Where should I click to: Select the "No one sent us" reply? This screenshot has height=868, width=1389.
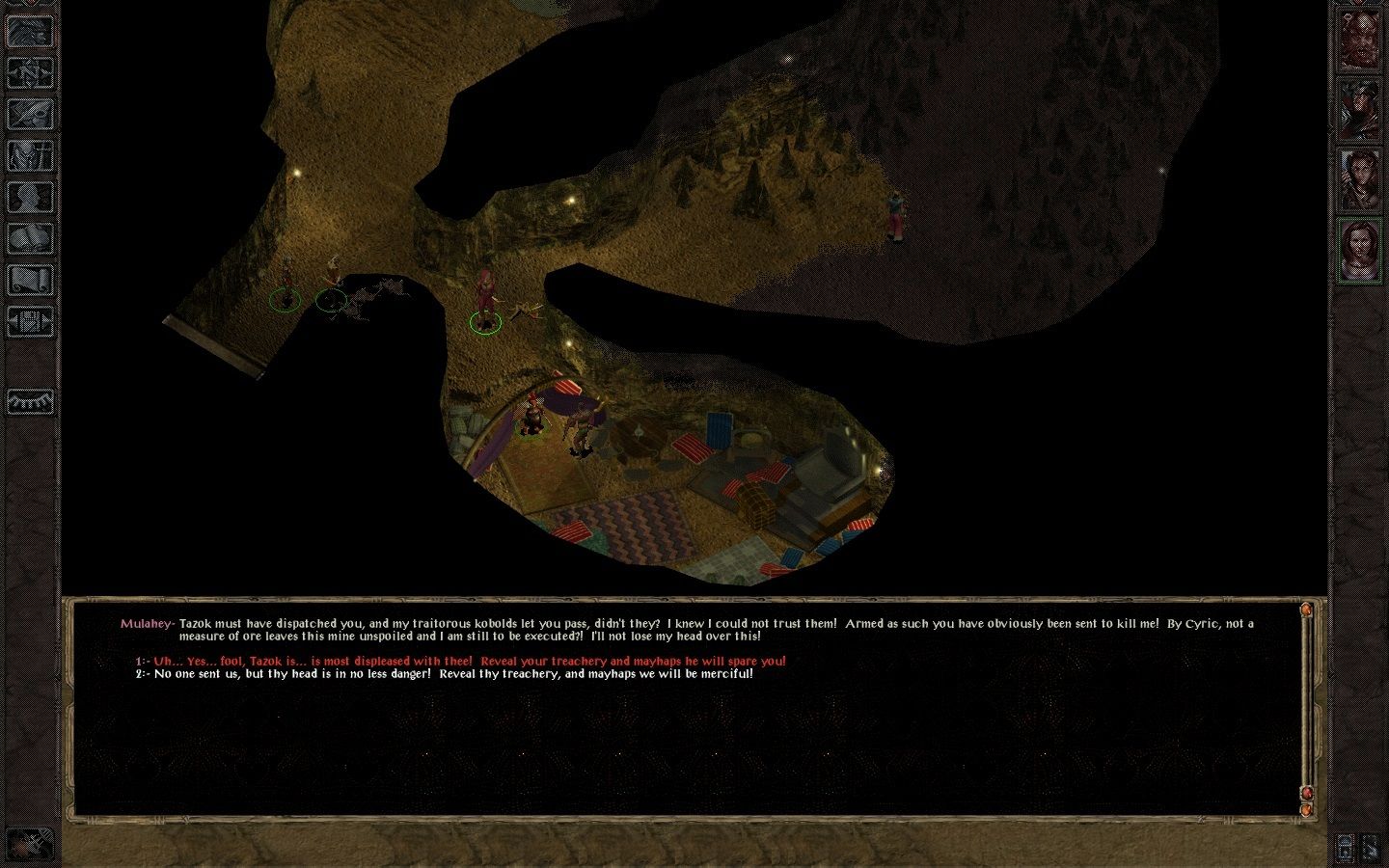point(453,674)
